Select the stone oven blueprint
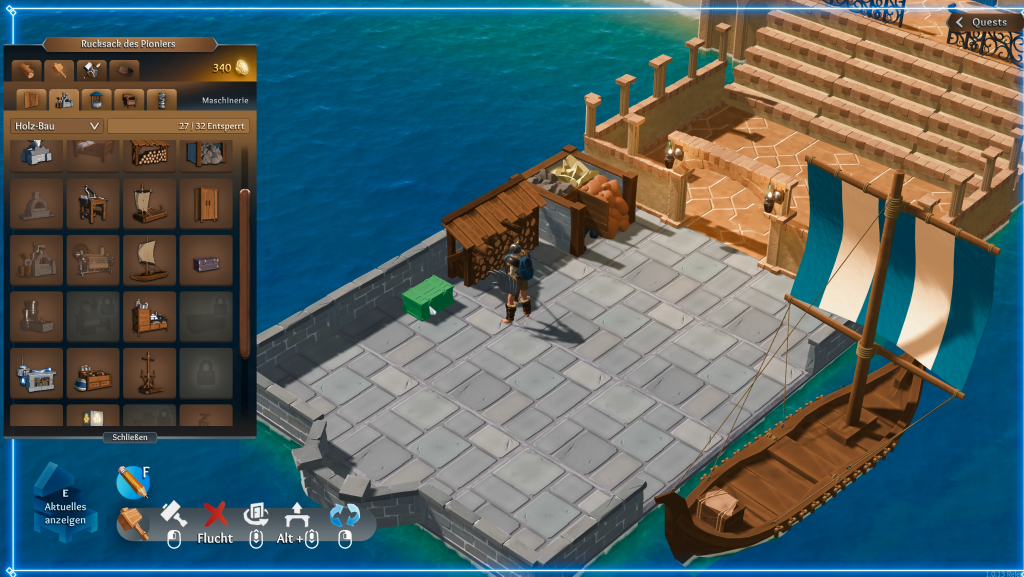 click(37, 204)
